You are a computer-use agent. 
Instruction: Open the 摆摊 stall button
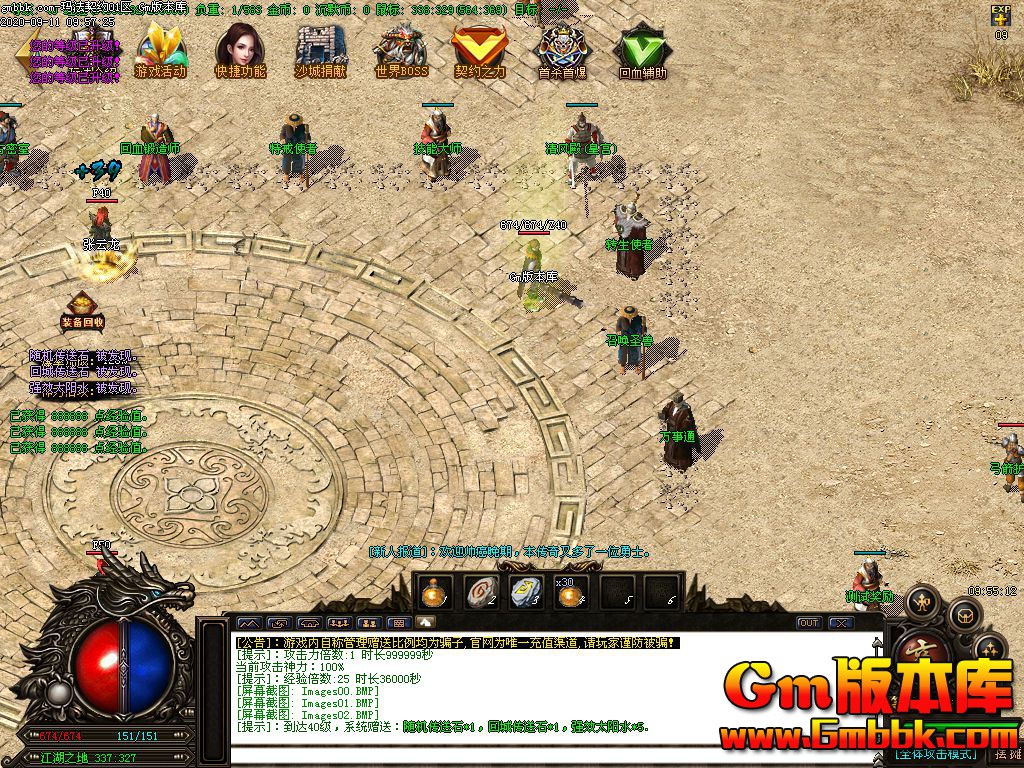pyautogui.click(x=1006, y=753)
